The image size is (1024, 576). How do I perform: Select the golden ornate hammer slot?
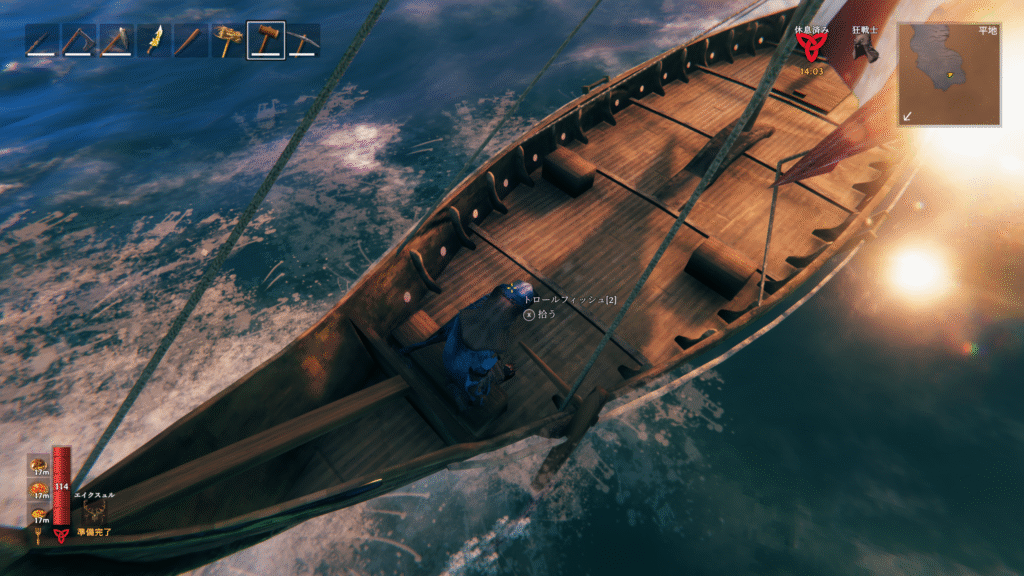click(228, 40)
